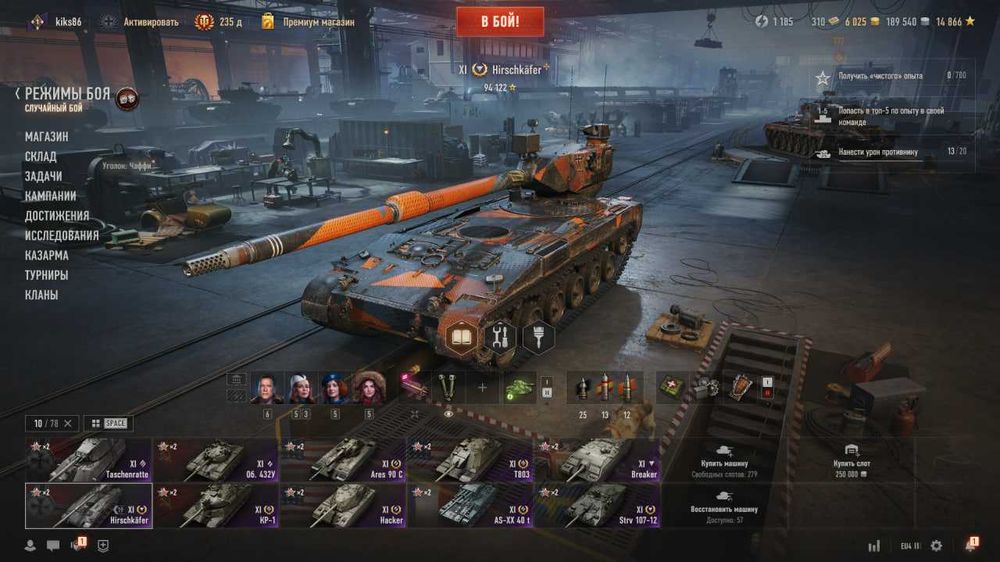Show the Кампании menu entry
1000x562 pixels.
50,196
